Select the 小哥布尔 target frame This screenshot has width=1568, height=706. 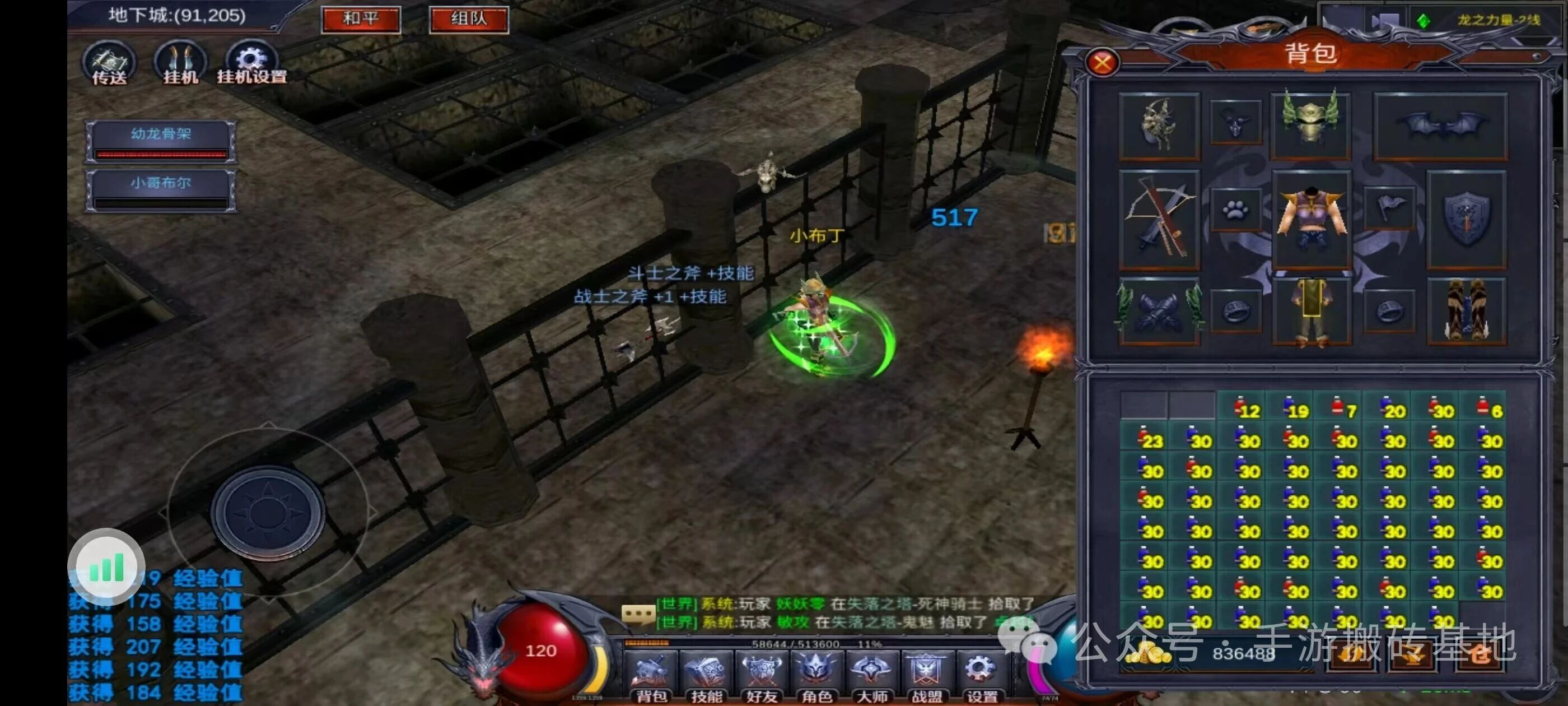pyautogui.click(x=161, y=190)
